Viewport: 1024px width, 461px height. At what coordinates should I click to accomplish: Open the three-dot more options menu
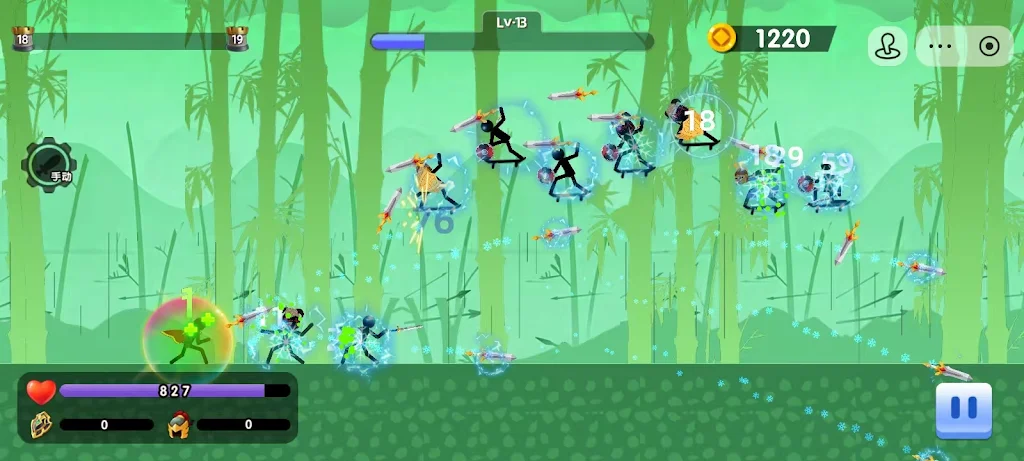point(941,46)
